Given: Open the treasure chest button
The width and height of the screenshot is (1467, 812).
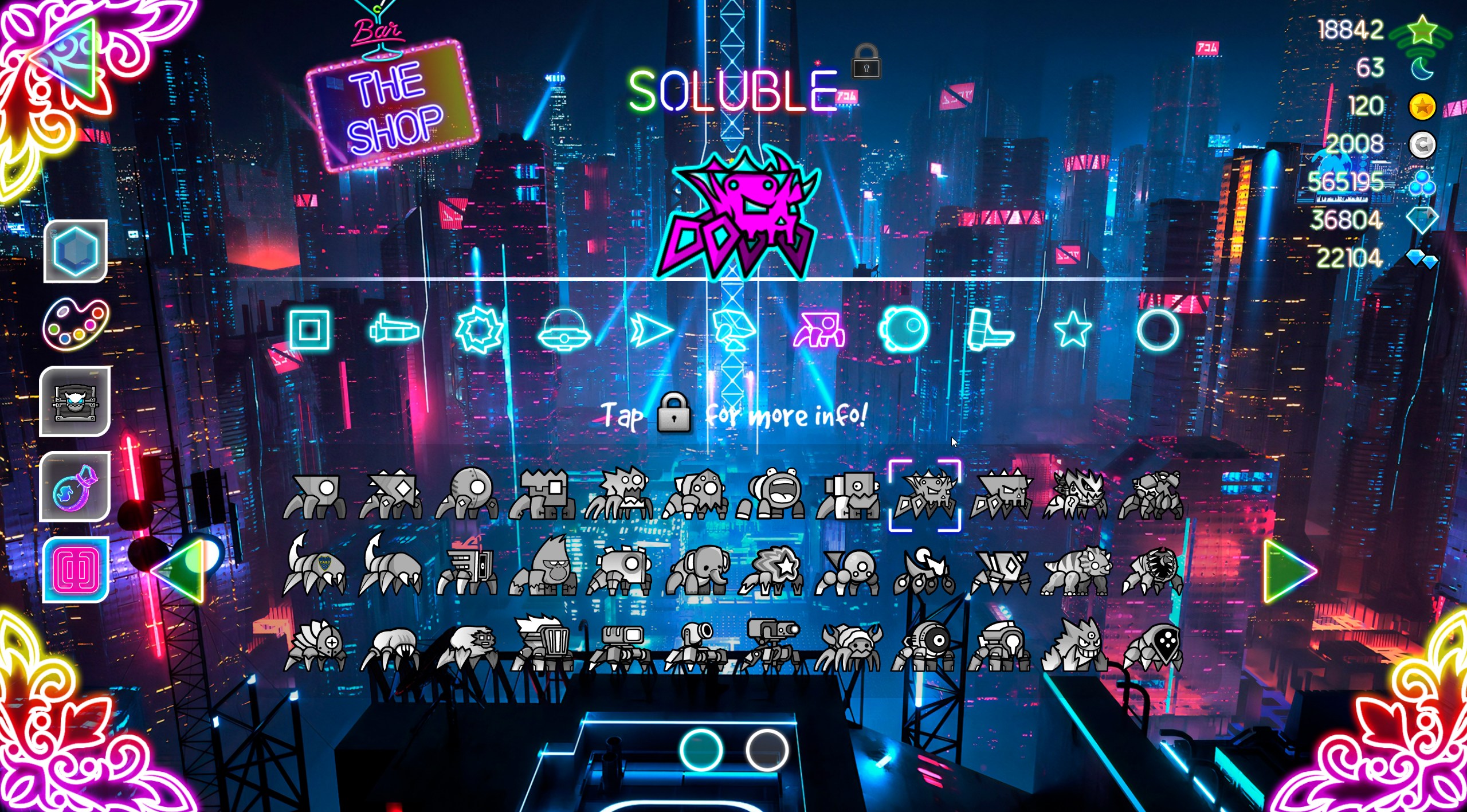Looking at the screenshot, I should pos(75,402).
